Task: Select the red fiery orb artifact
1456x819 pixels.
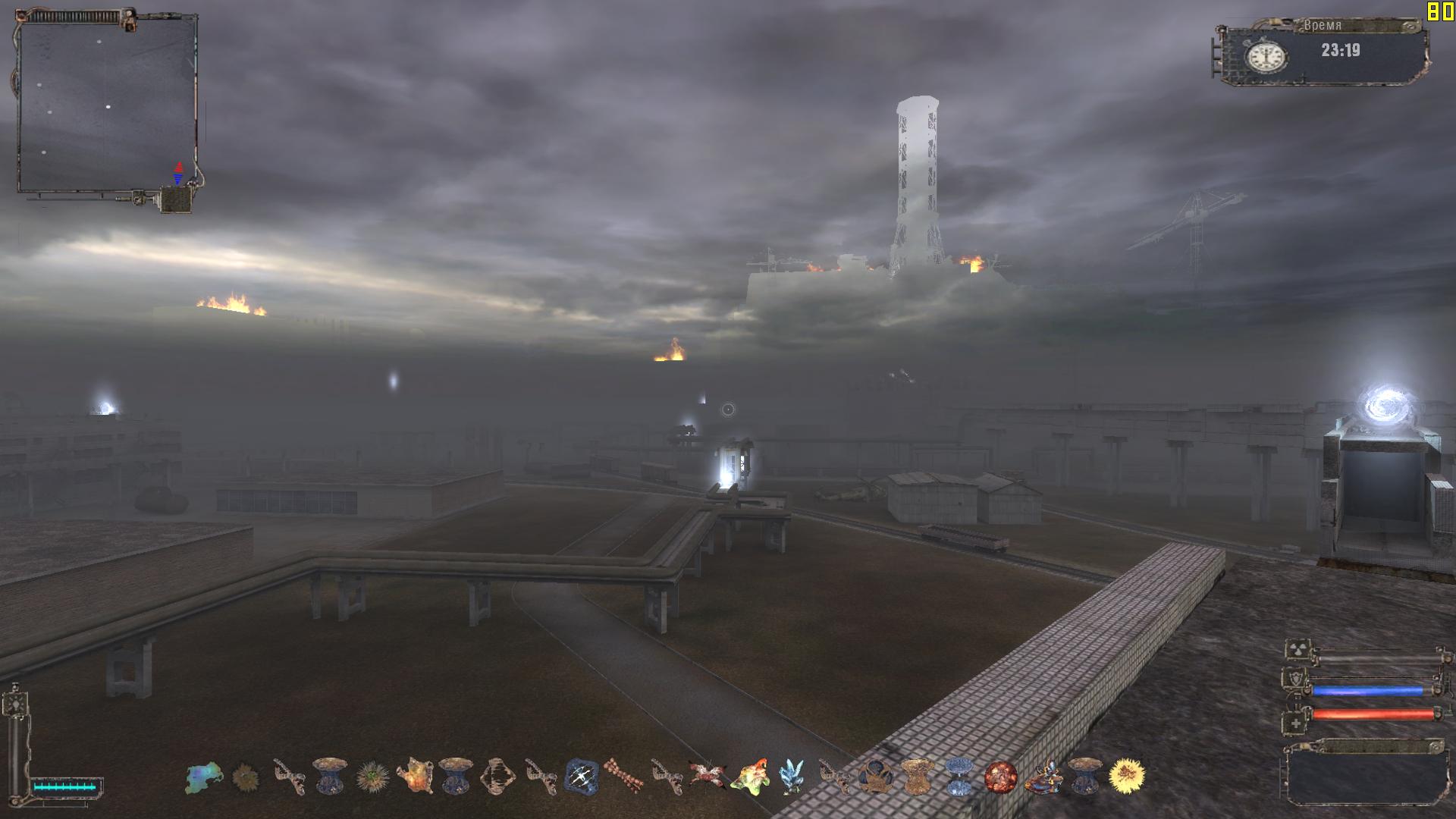Action: [x=1000, y=777]
